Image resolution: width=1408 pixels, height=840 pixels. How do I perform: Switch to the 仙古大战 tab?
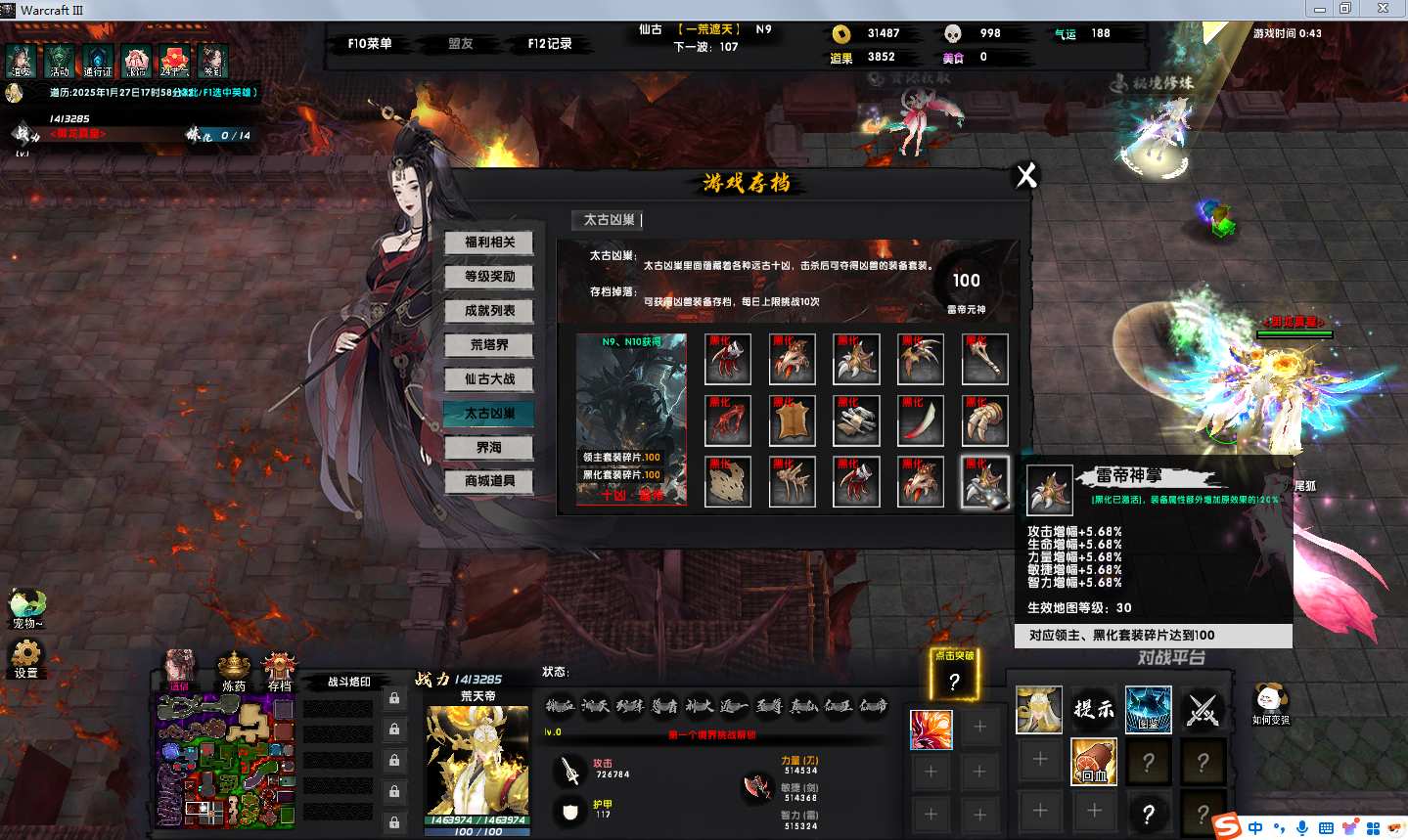click(x=489, y=379)
